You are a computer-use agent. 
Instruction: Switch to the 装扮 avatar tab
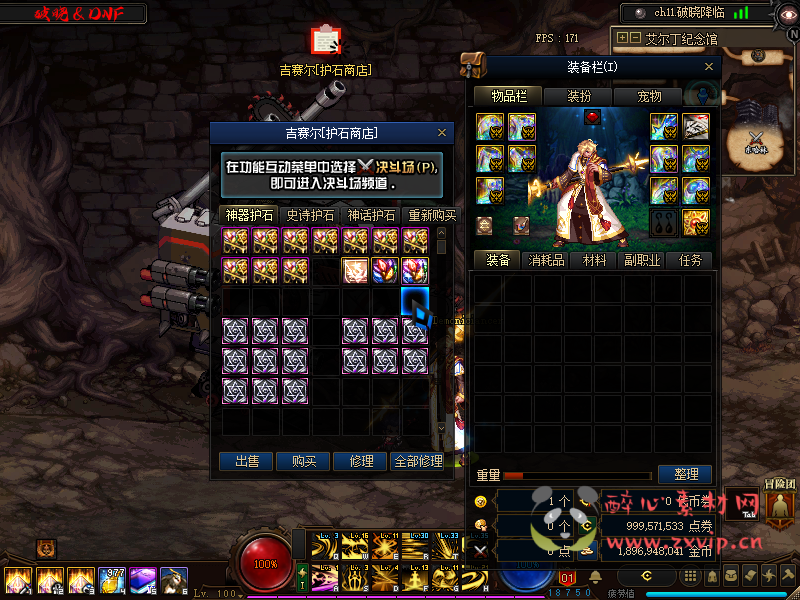click(x=579, y=96)
